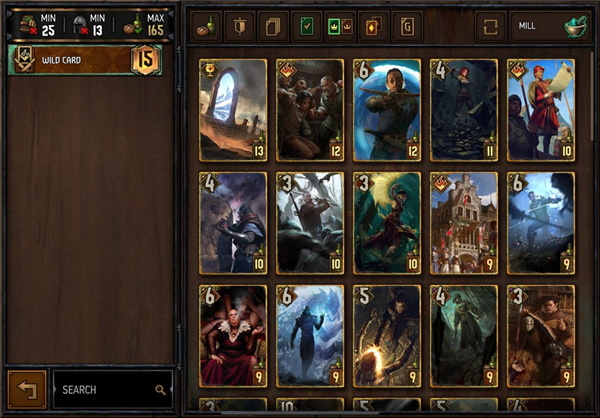Choose the red-roofed building card costing 9
The image size is (600, 418).
[463, 223]
